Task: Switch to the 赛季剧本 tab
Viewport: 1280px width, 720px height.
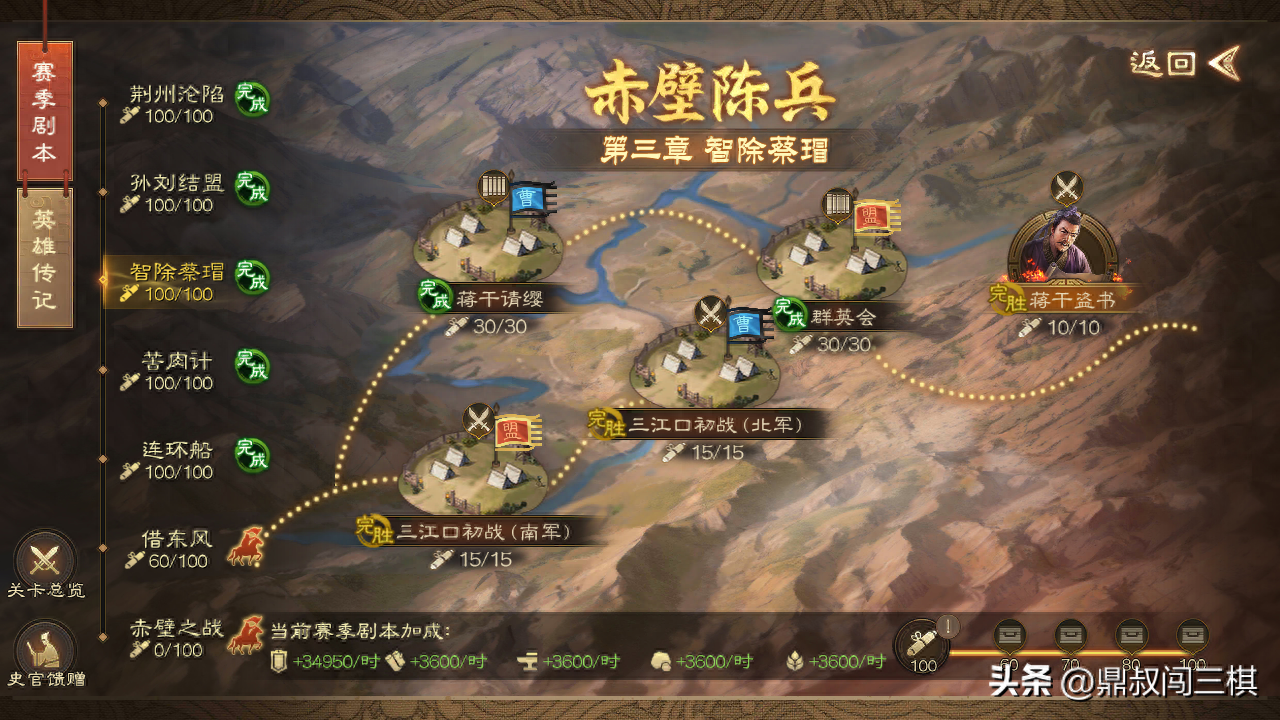Action: [x=42, y=110]
